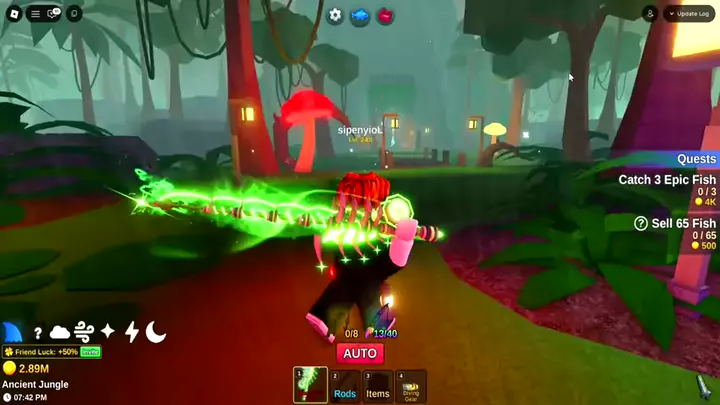Select the Diving Gear slot
Image resolution: width=720 pixels, height=405 pixels.
point(411,386)
